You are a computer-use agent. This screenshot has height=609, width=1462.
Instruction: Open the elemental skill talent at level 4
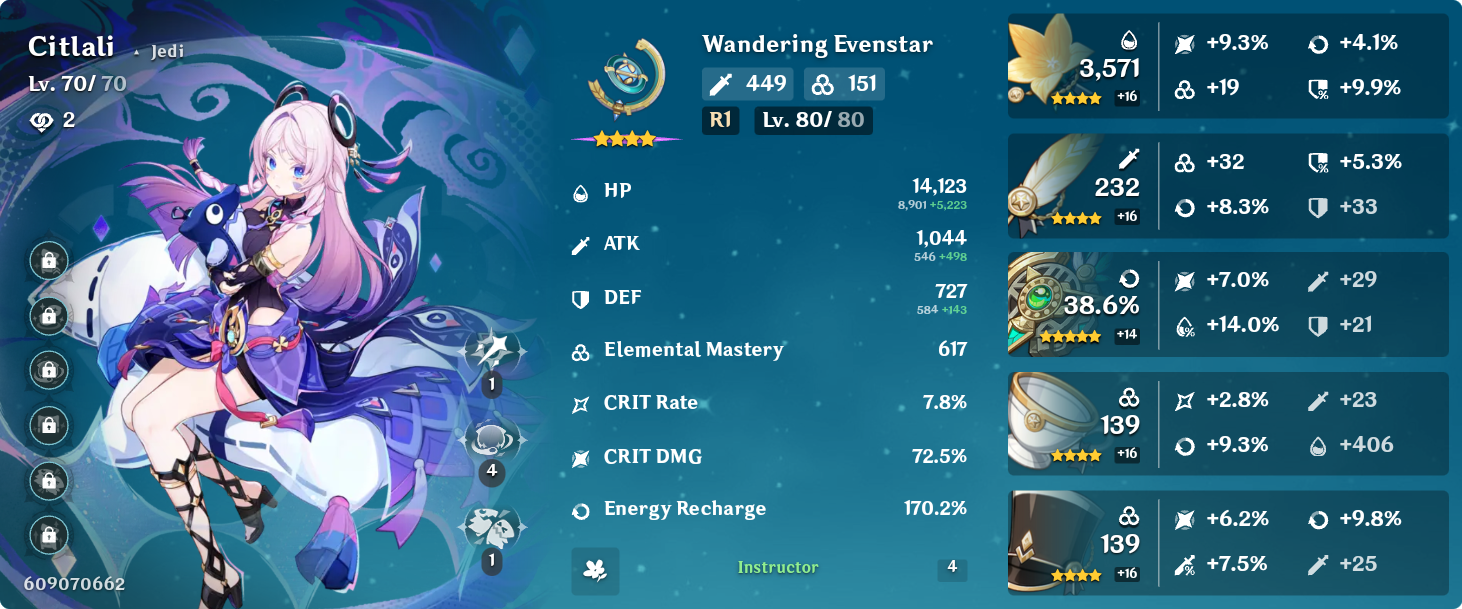pos(491,439)
